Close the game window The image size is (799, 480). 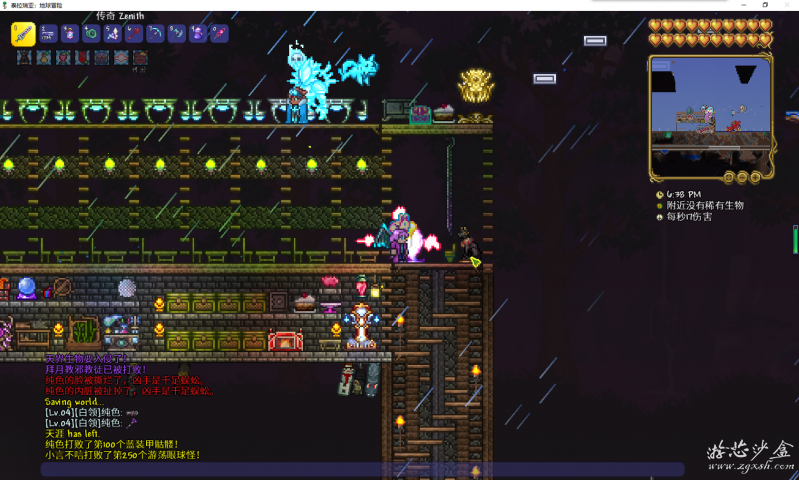[786, 5]
